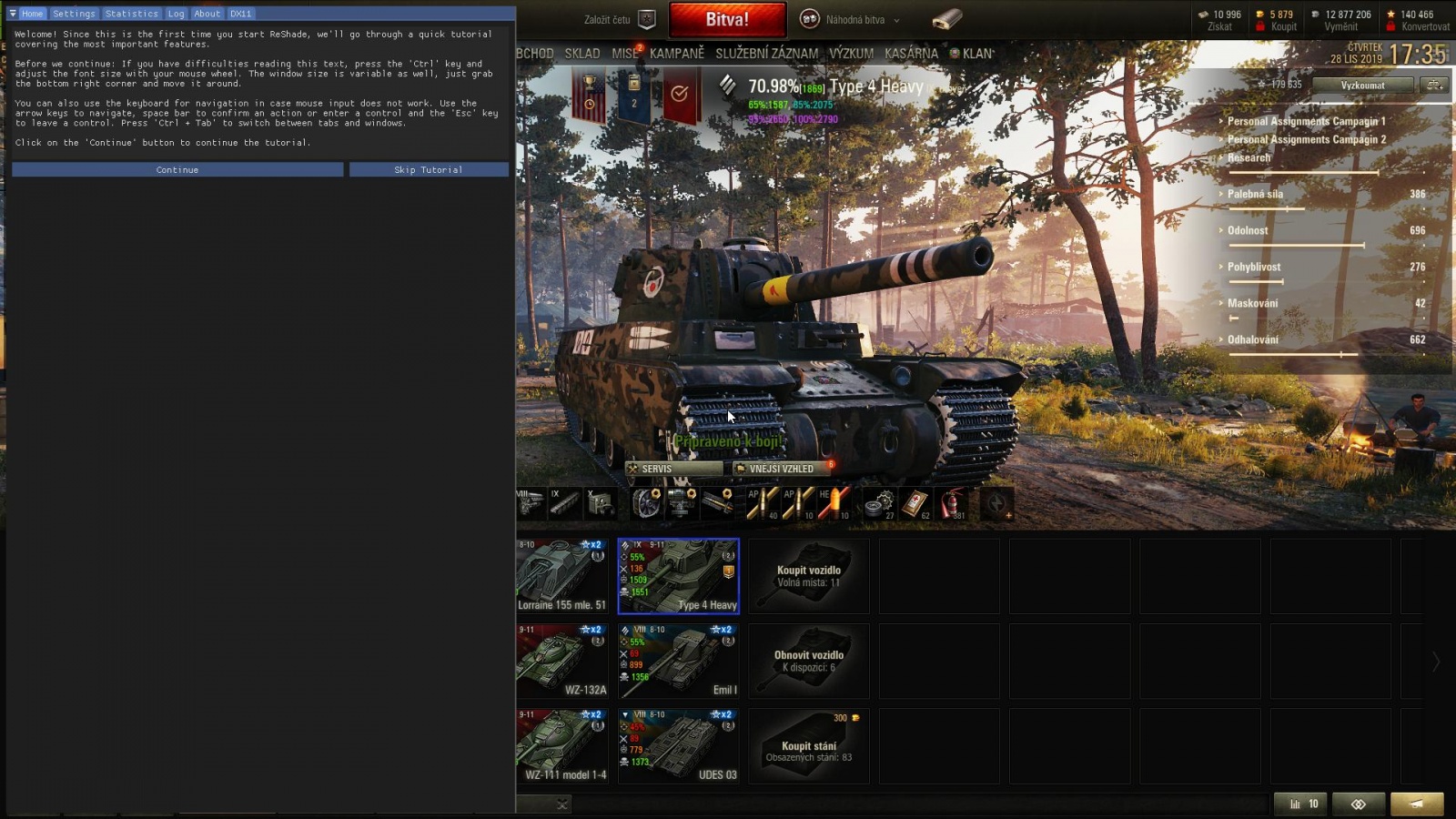Screen dimensions: 1456x819
Task: Open the KLAN menu
Action: coord(976,54)
